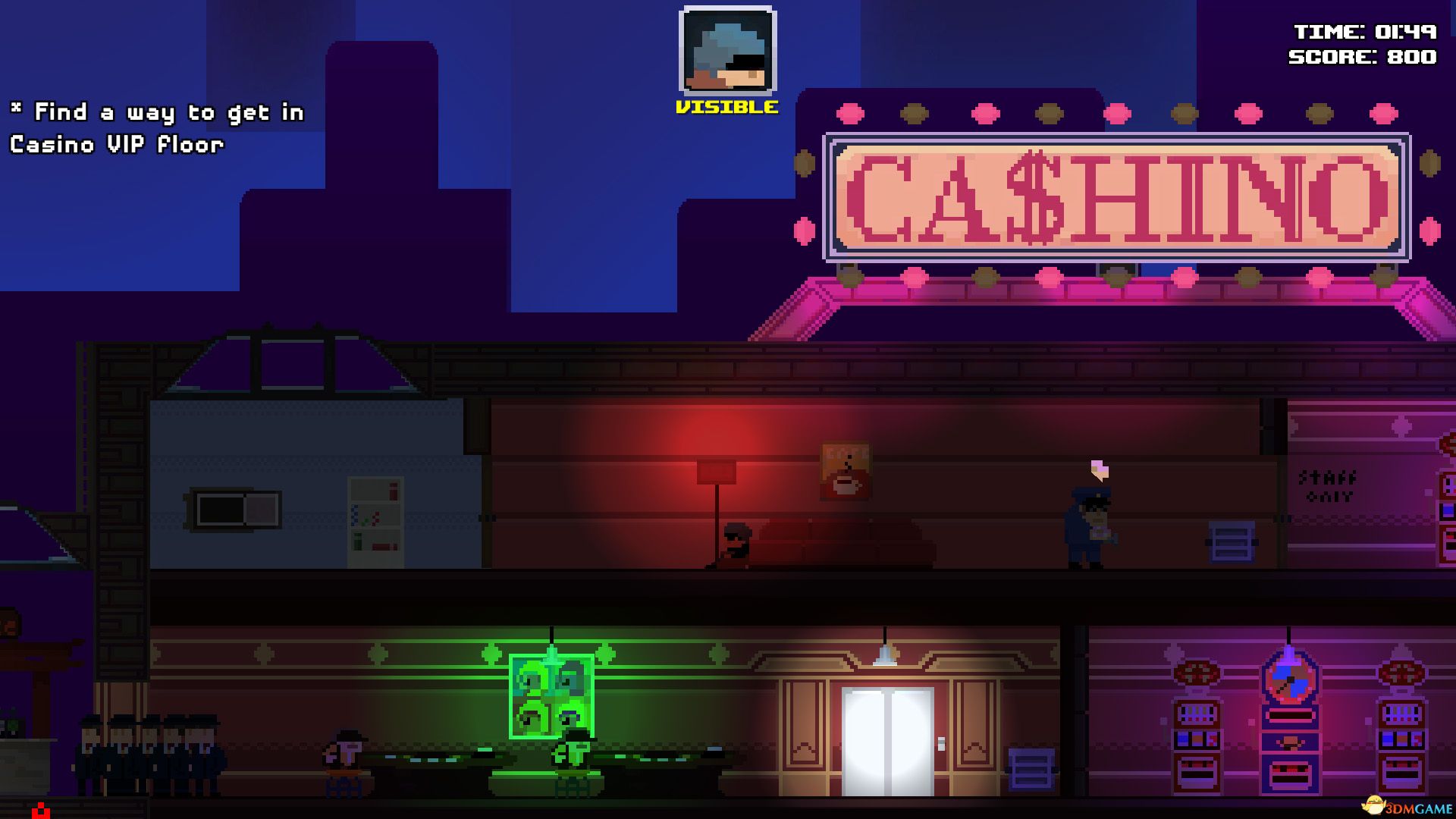Click the masked player portrait icon

pos(728,49)
